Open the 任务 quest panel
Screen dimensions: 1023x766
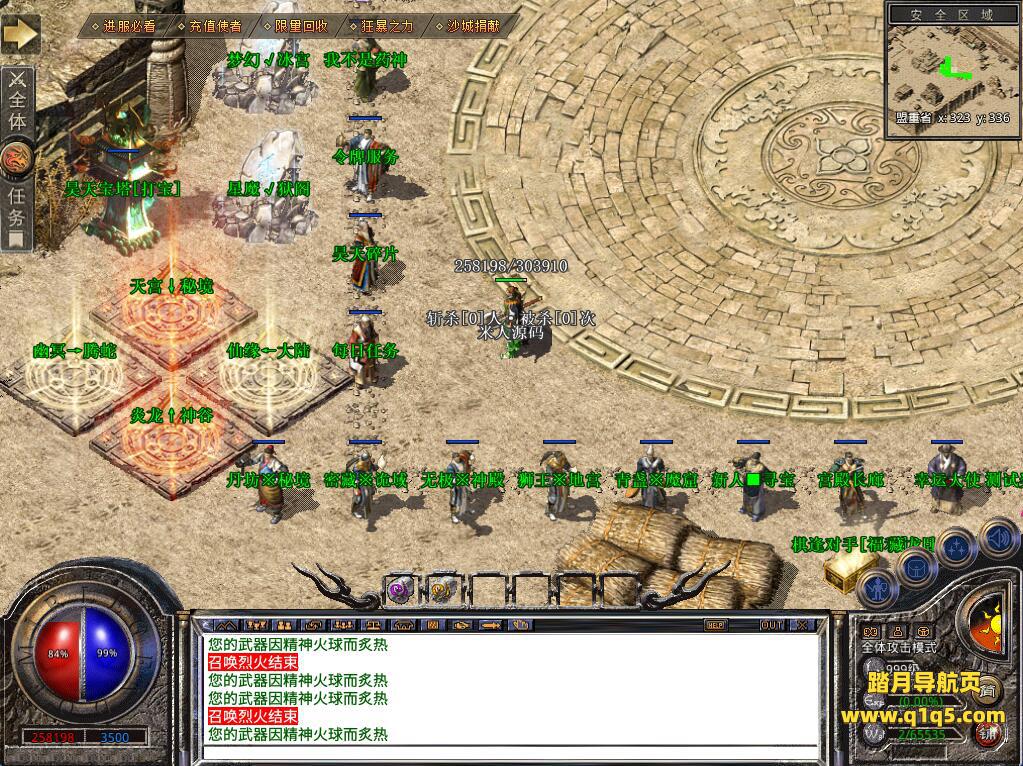18,208
